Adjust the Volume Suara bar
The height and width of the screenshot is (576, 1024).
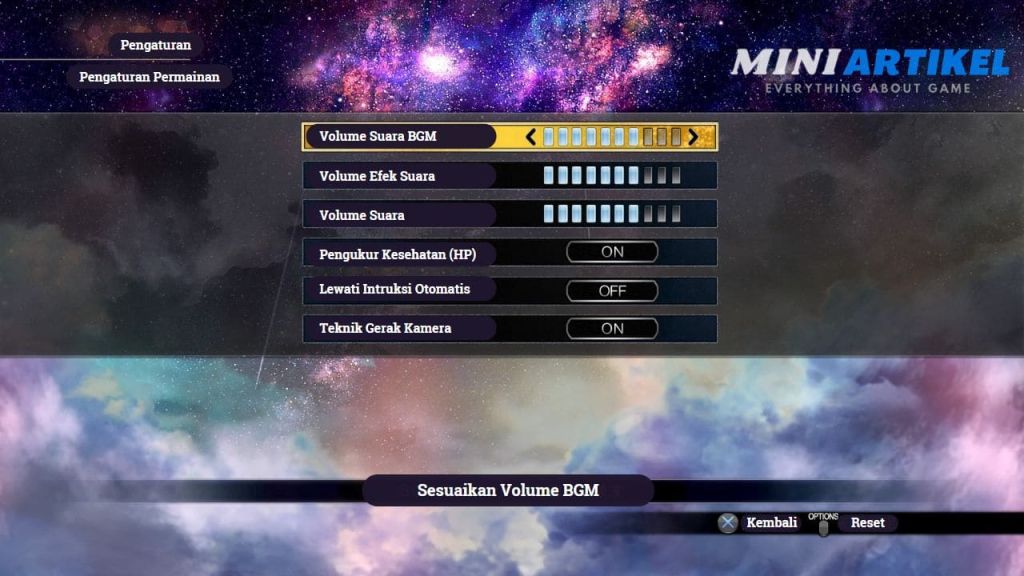coord(612,214)
